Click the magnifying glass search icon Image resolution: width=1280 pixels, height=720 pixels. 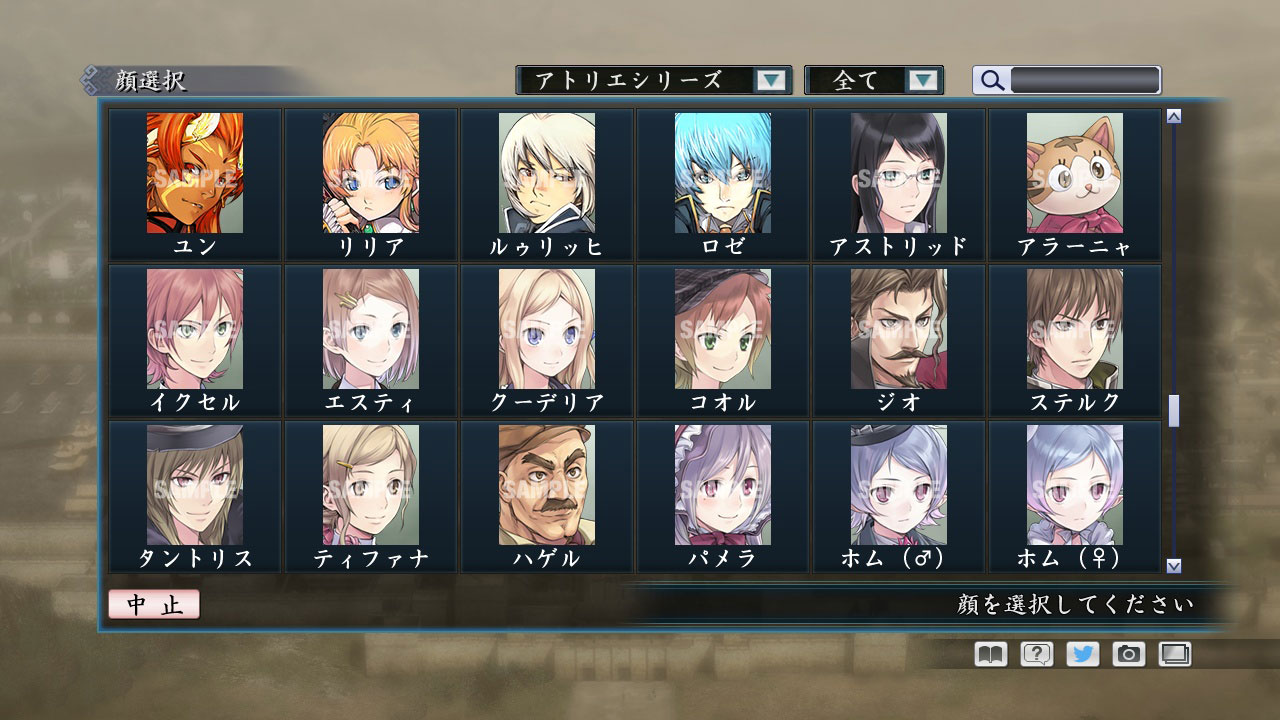(991, 80)
